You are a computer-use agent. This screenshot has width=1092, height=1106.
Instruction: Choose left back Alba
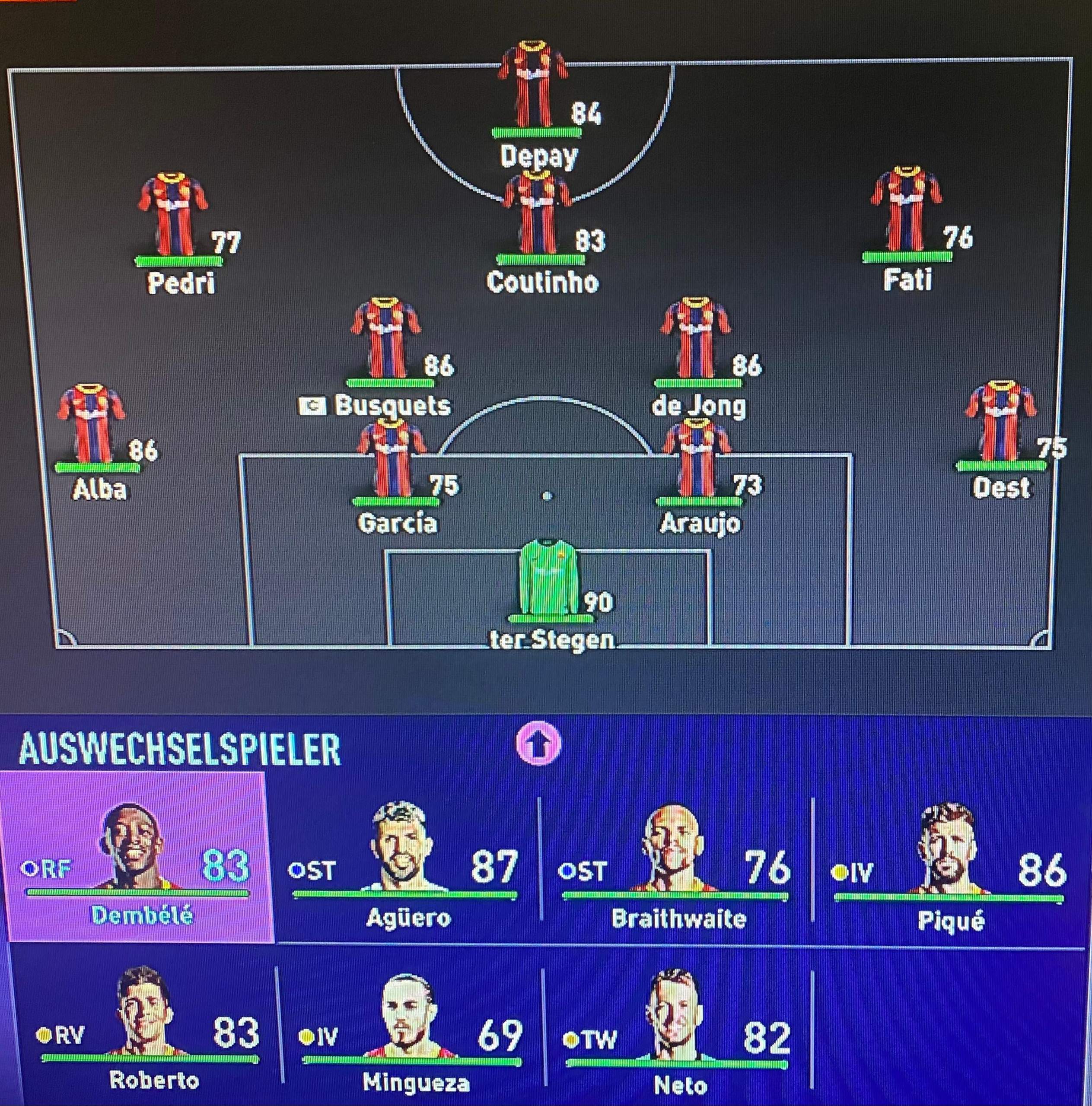click(91, 425)
